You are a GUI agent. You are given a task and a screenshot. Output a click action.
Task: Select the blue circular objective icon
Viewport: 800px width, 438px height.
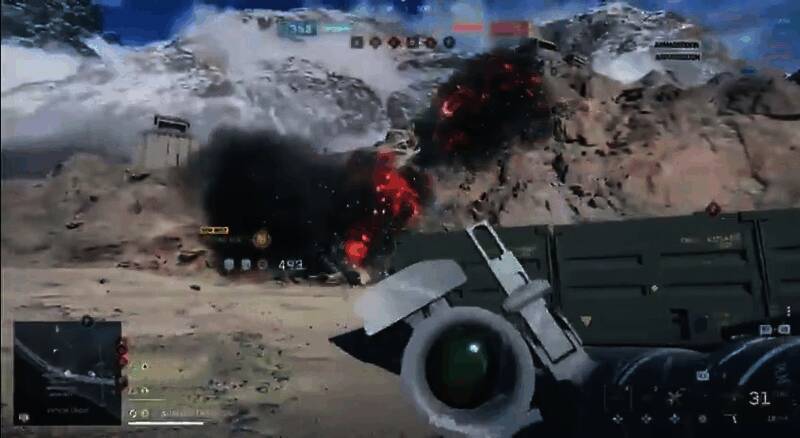point(449,42)
